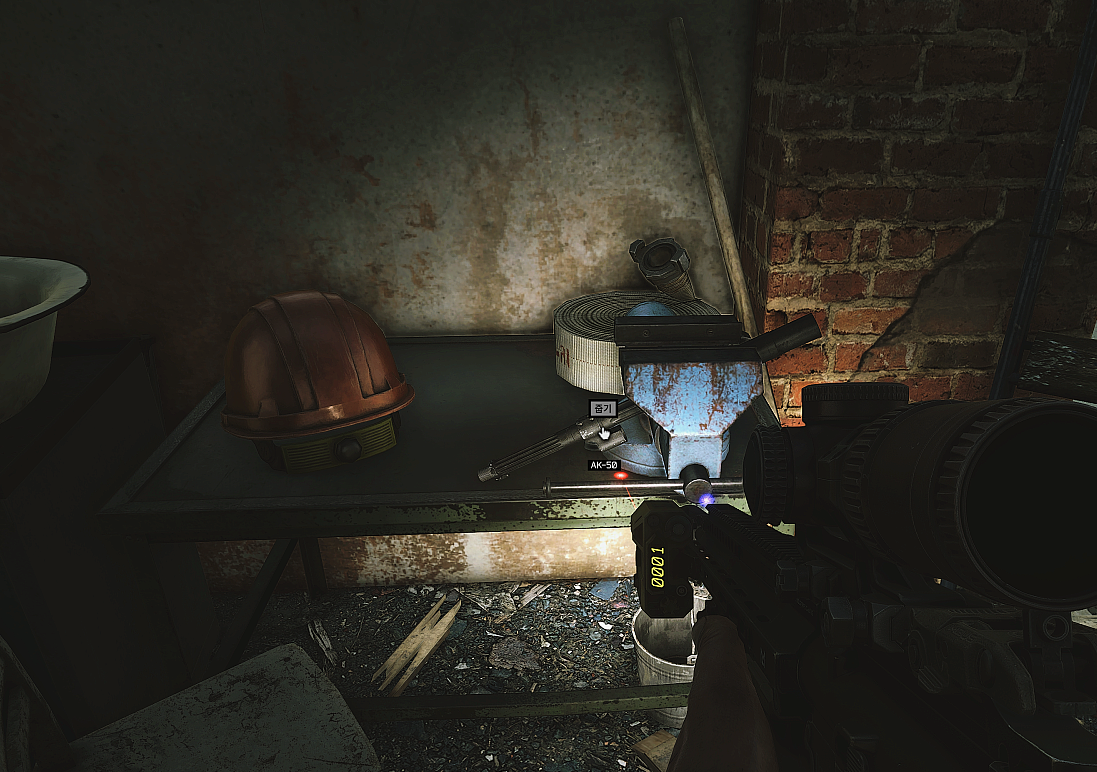1097x772 pixels.
Task: Select the 줍기 pick-up action
Action: click(602, 408)
